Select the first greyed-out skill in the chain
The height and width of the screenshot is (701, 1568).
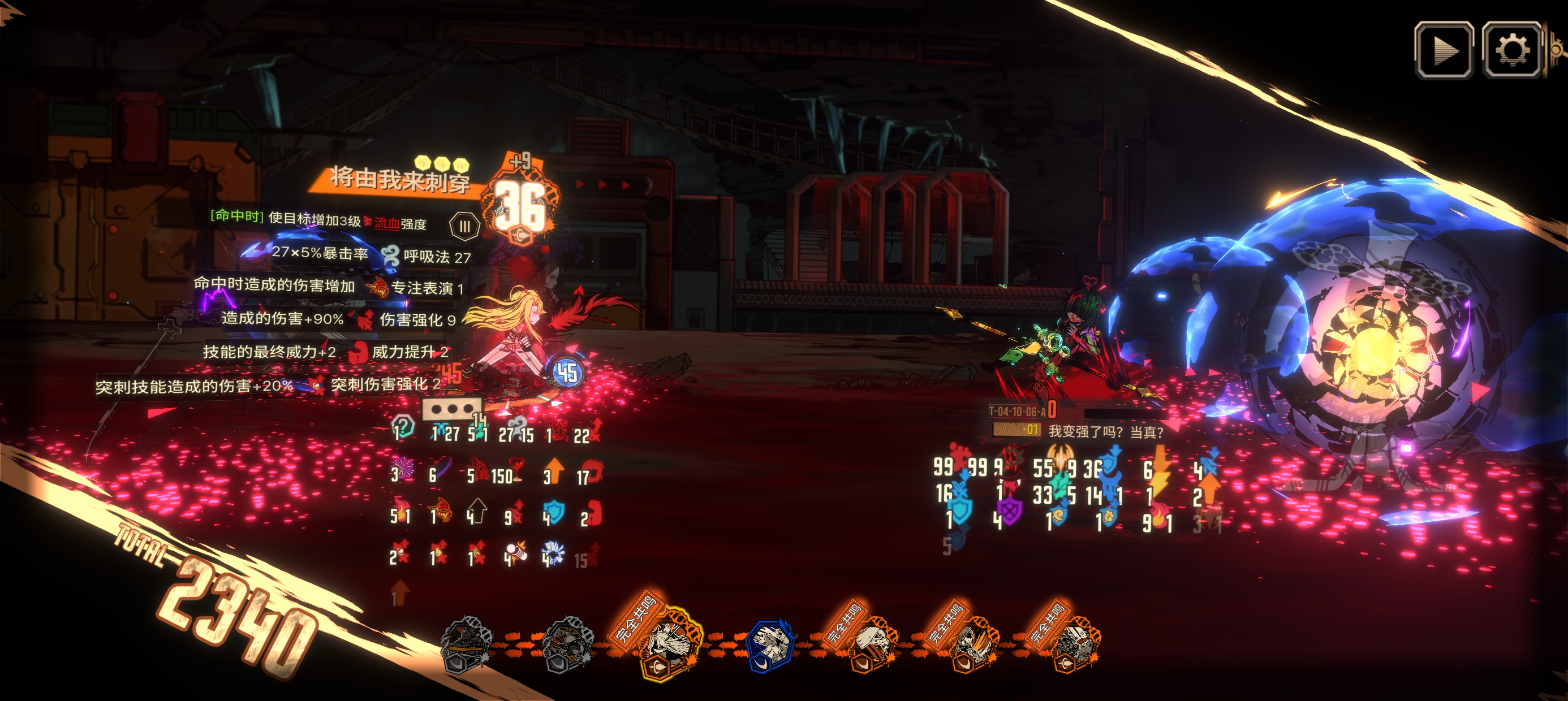tap(466, 646)
